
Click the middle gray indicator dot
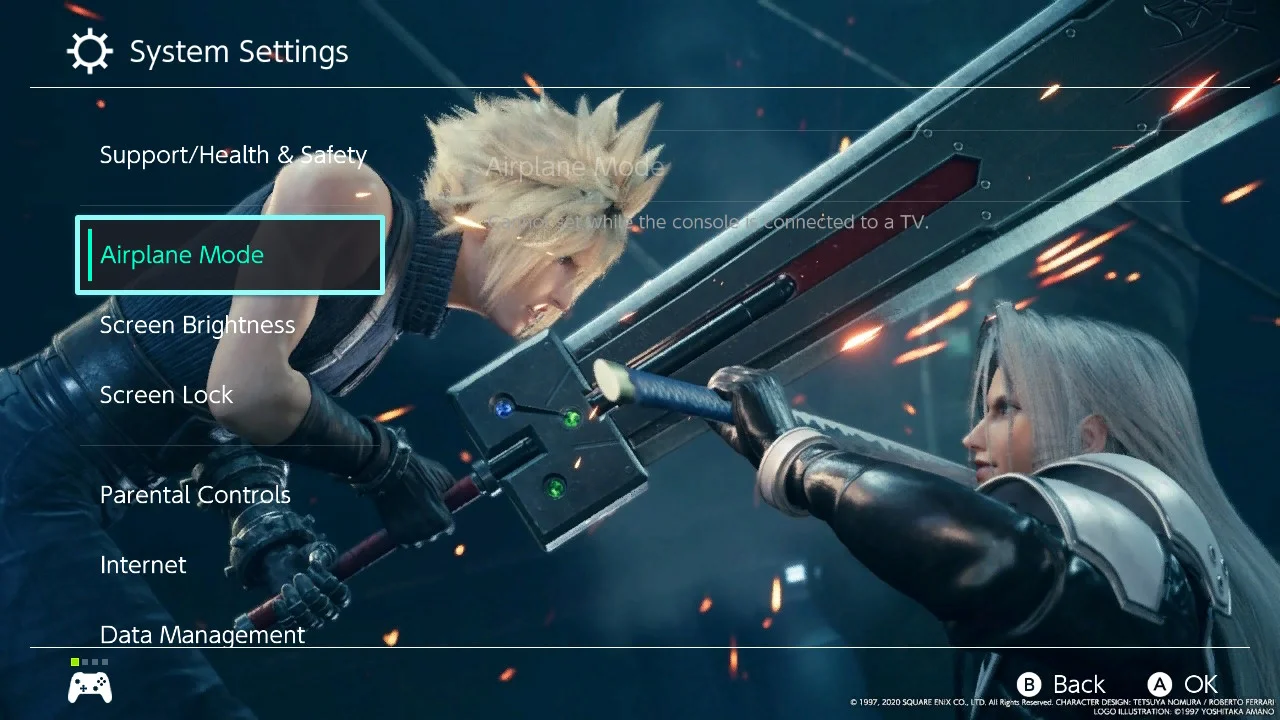pyautogui.click(x=94, y=661)
